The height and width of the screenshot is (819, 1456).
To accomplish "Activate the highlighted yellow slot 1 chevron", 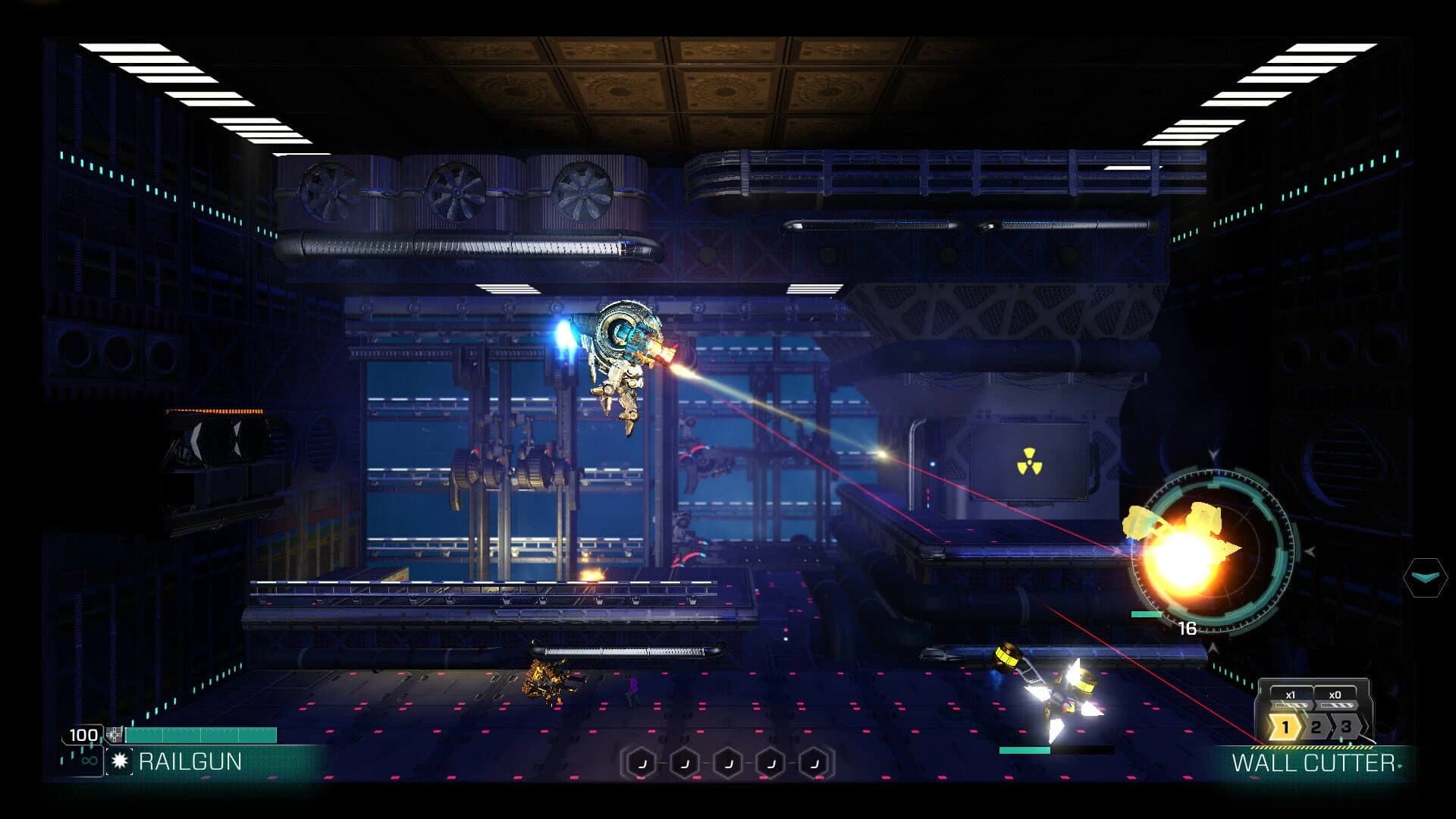I will coord(1285,726).
